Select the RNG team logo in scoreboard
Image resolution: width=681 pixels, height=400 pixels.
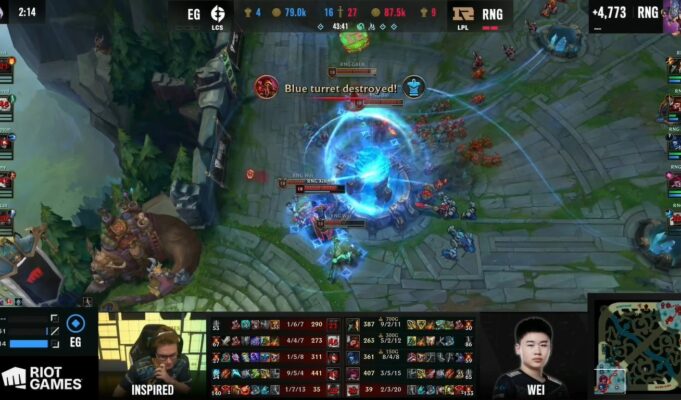(463, 14)
